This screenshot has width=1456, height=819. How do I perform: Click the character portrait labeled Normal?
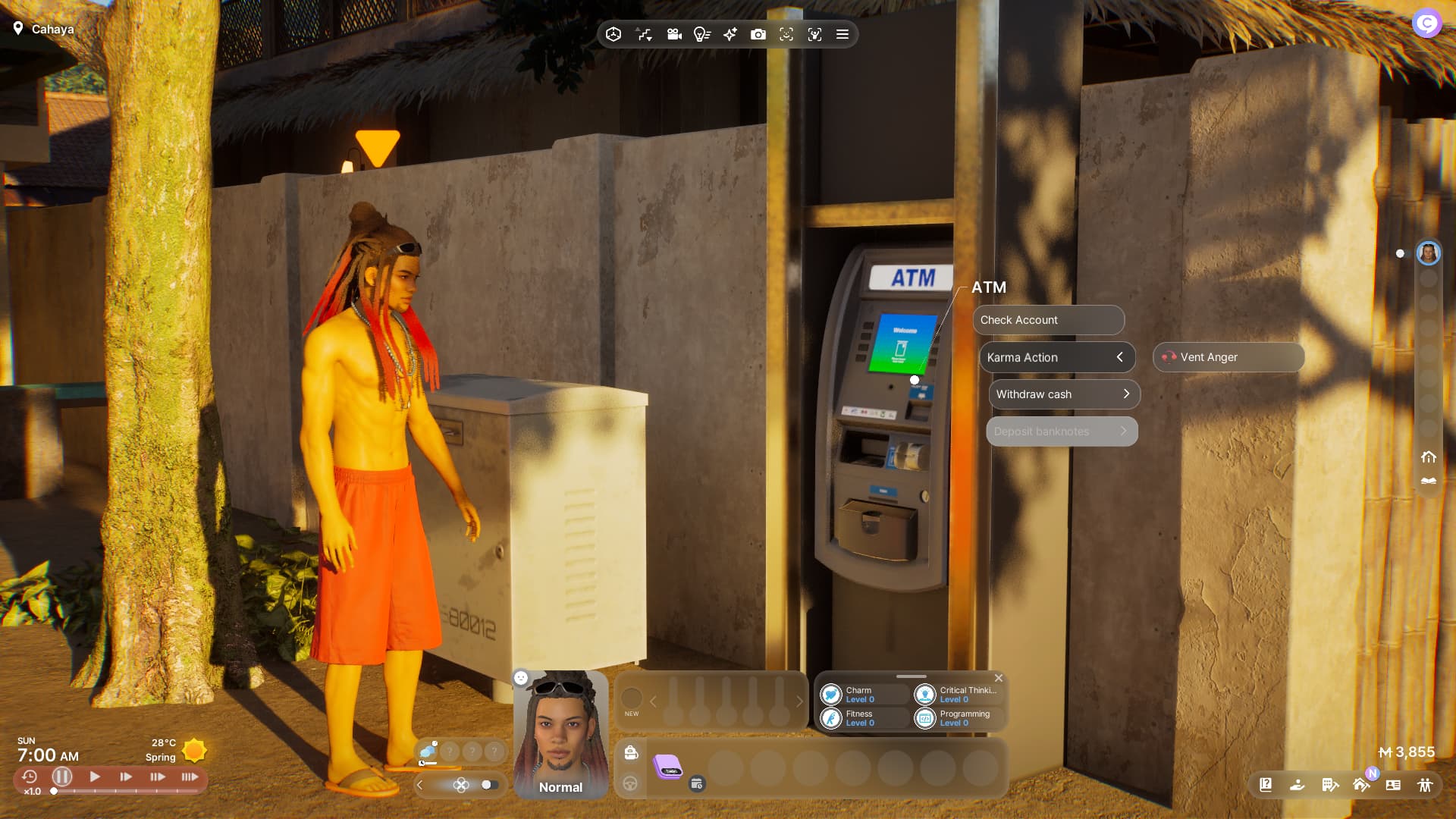pos(560,734)
